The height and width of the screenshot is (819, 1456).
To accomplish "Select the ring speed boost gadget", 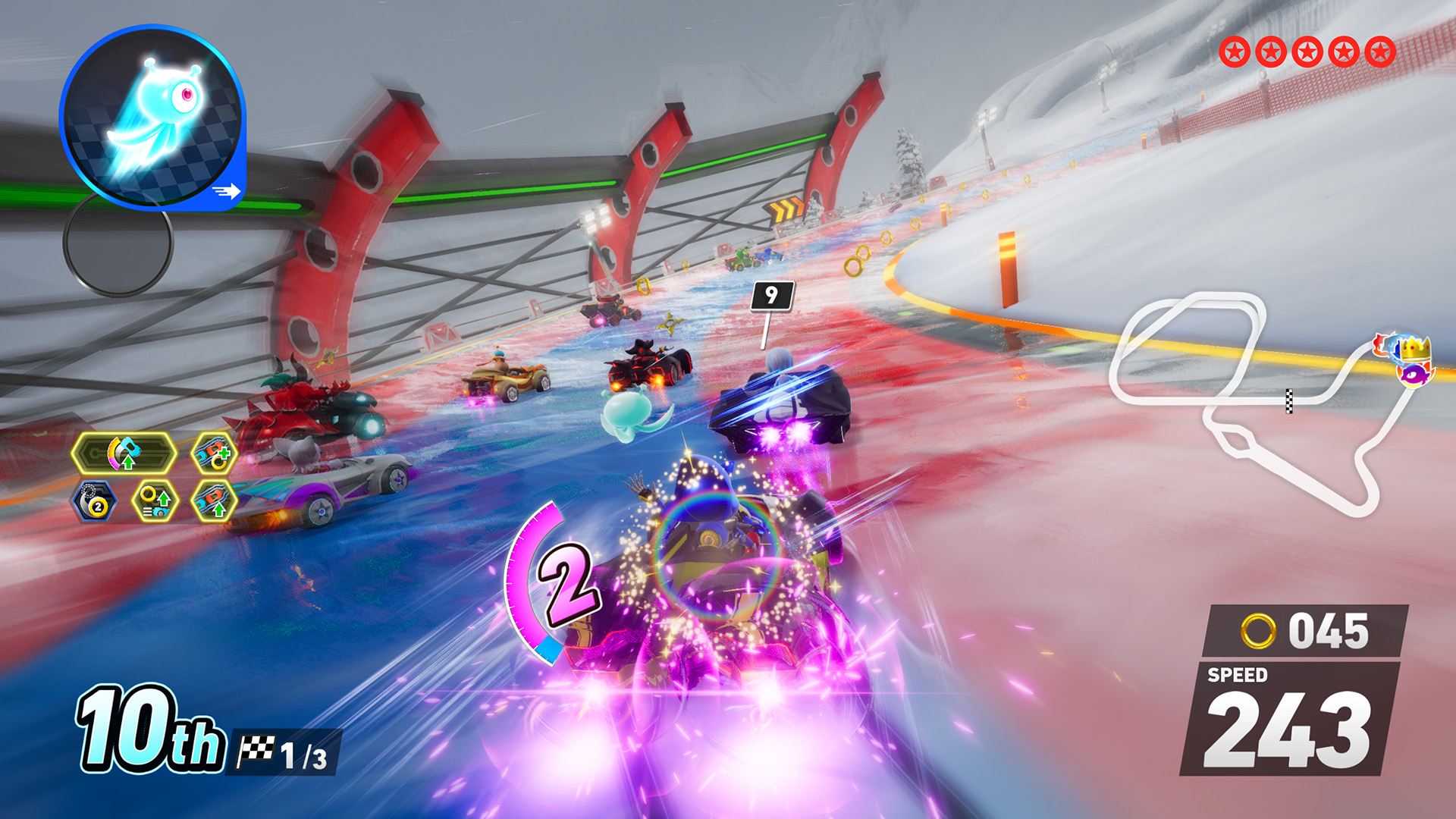I will click(x=155, y=501).
